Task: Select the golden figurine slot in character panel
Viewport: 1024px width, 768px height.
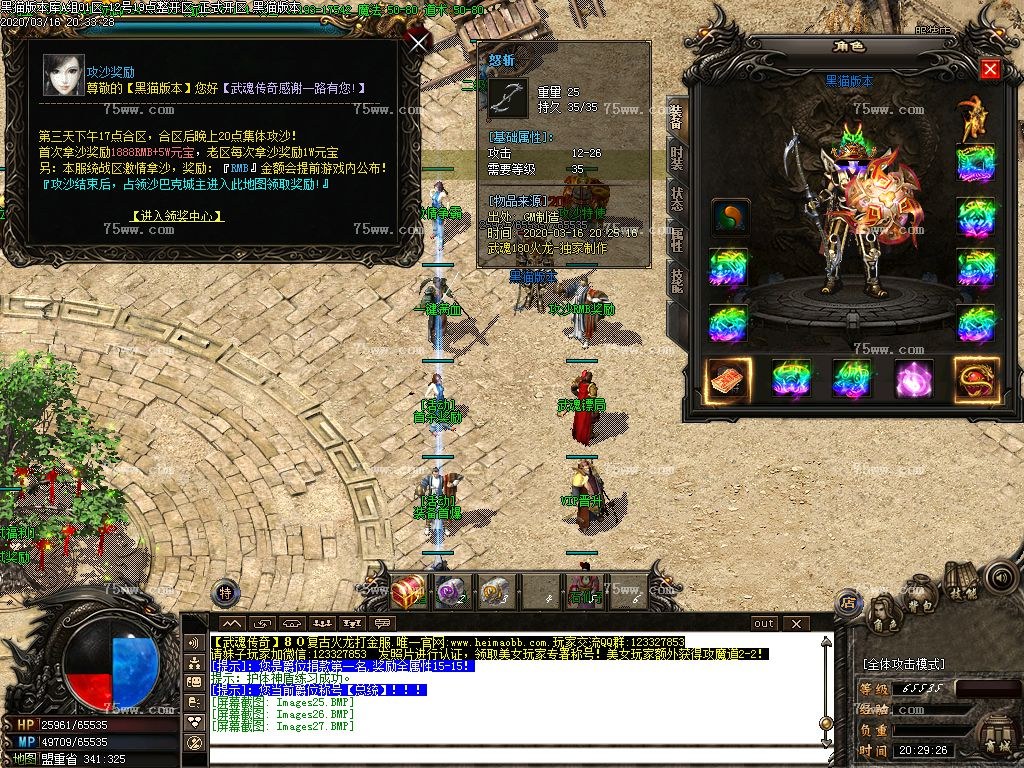Action: (x=971, y=117)
